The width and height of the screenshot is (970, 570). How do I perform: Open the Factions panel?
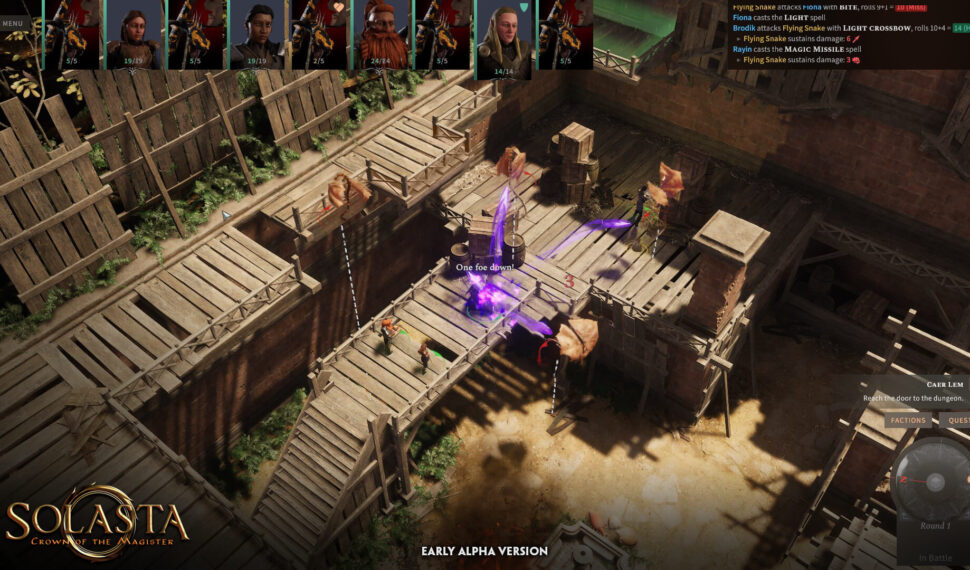908,420
